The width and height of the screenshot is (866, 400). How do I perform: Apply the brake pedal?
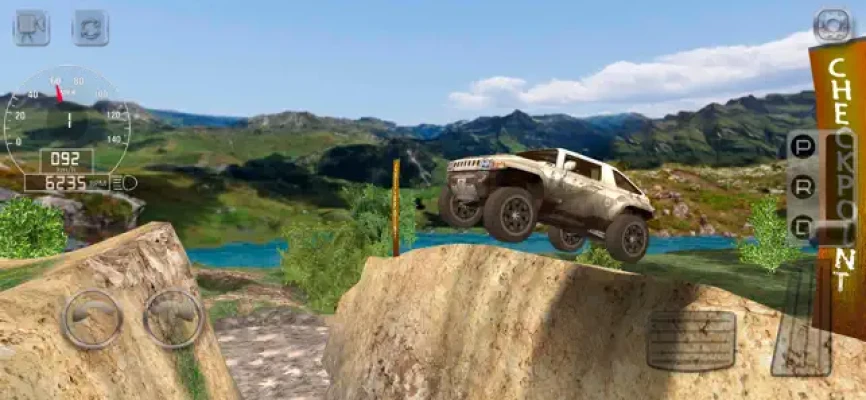[691, 340]
